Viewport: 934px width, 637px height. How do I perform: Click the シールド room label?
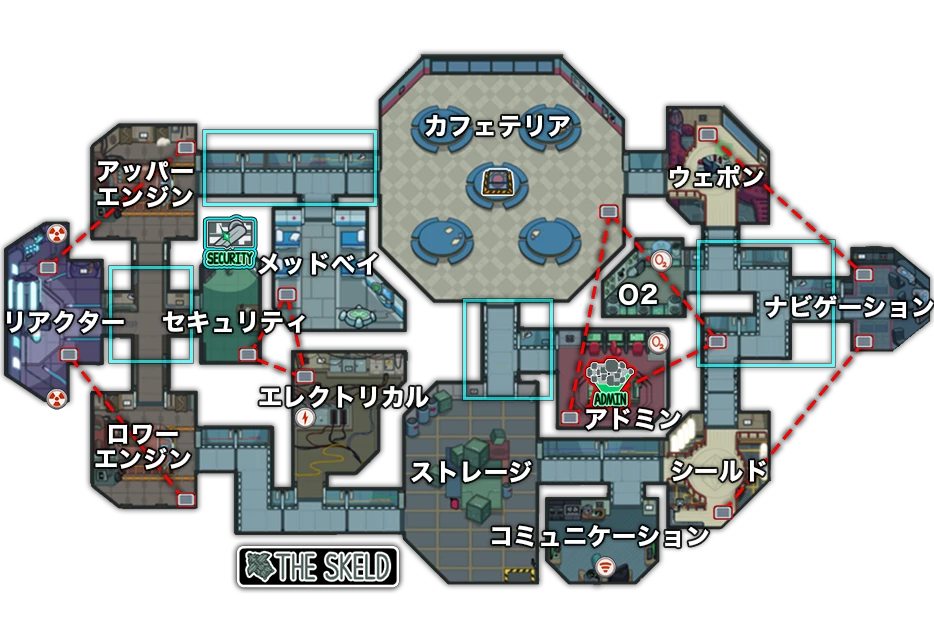pos(718,471)
